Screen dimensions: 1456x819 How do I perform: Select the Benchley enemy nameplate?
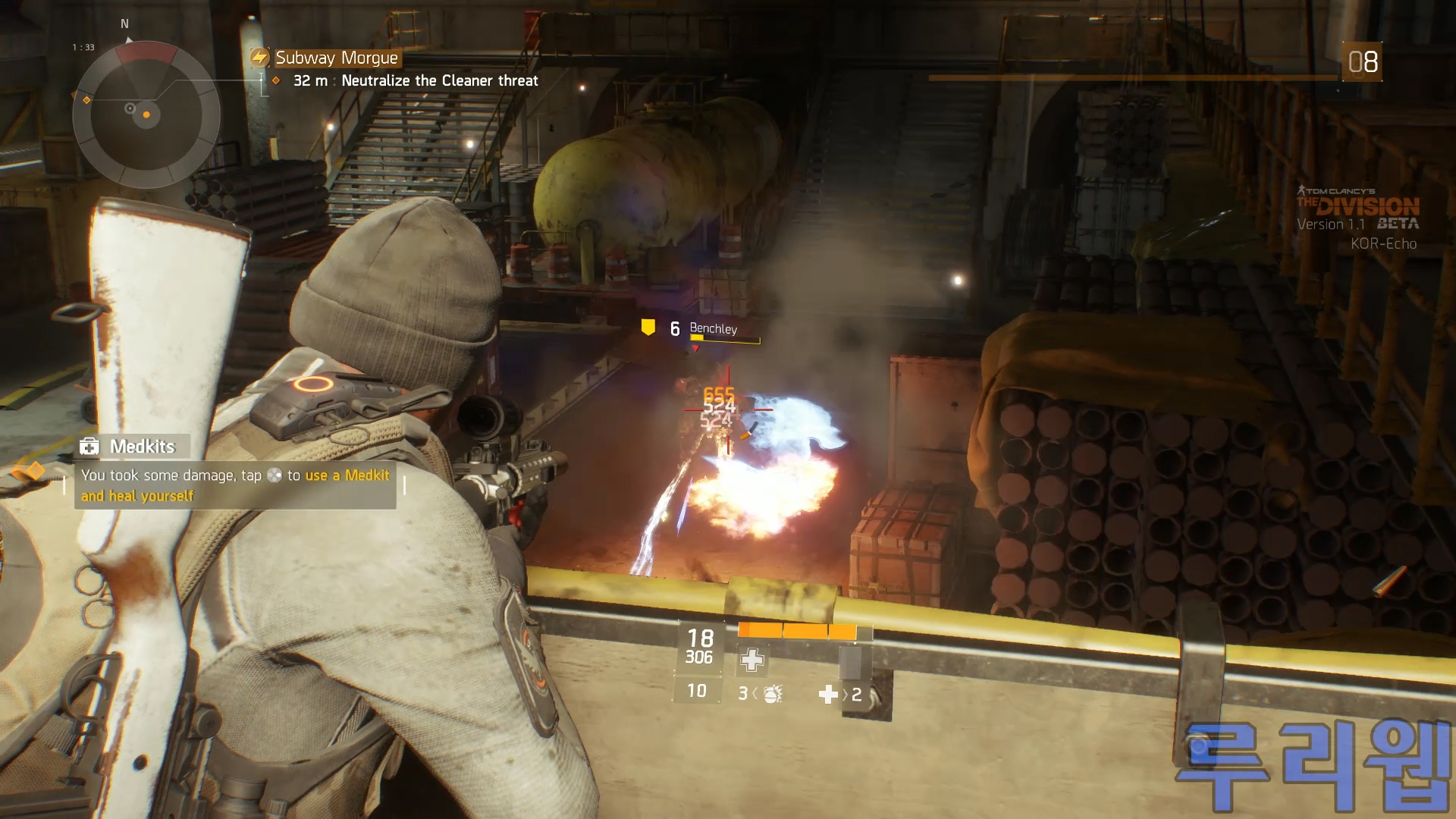(x=713, y=328)
